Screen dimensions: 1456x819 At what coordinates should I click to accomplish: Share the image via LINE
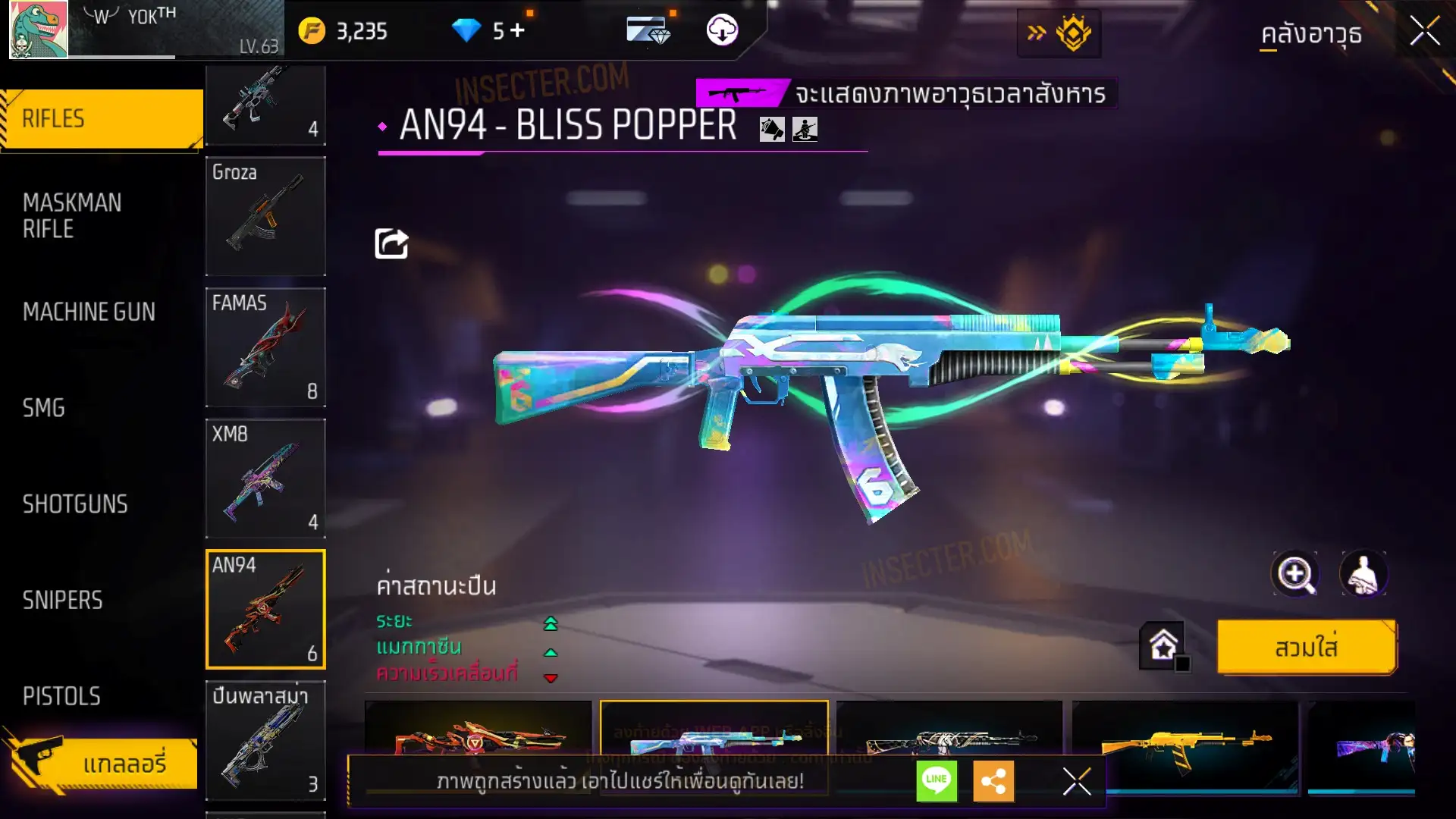(937, 780)
